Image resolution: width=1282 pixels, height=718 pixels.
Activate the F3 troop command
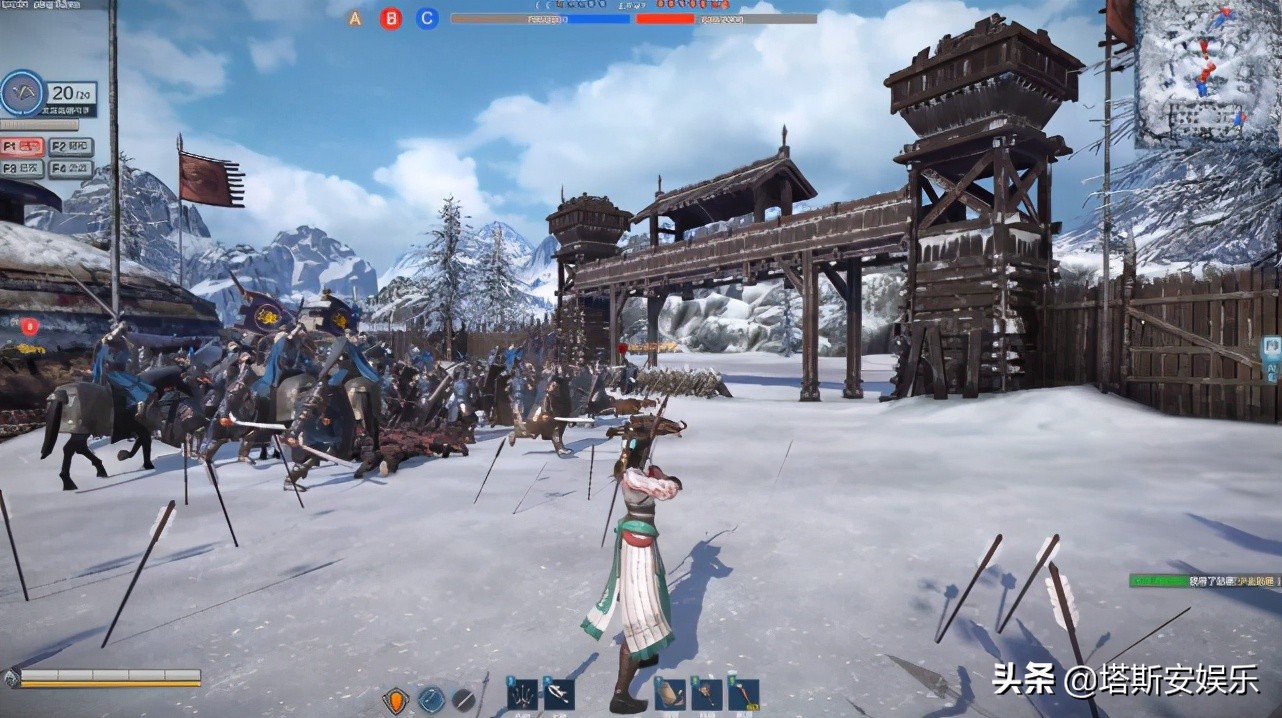pos(23,168)
